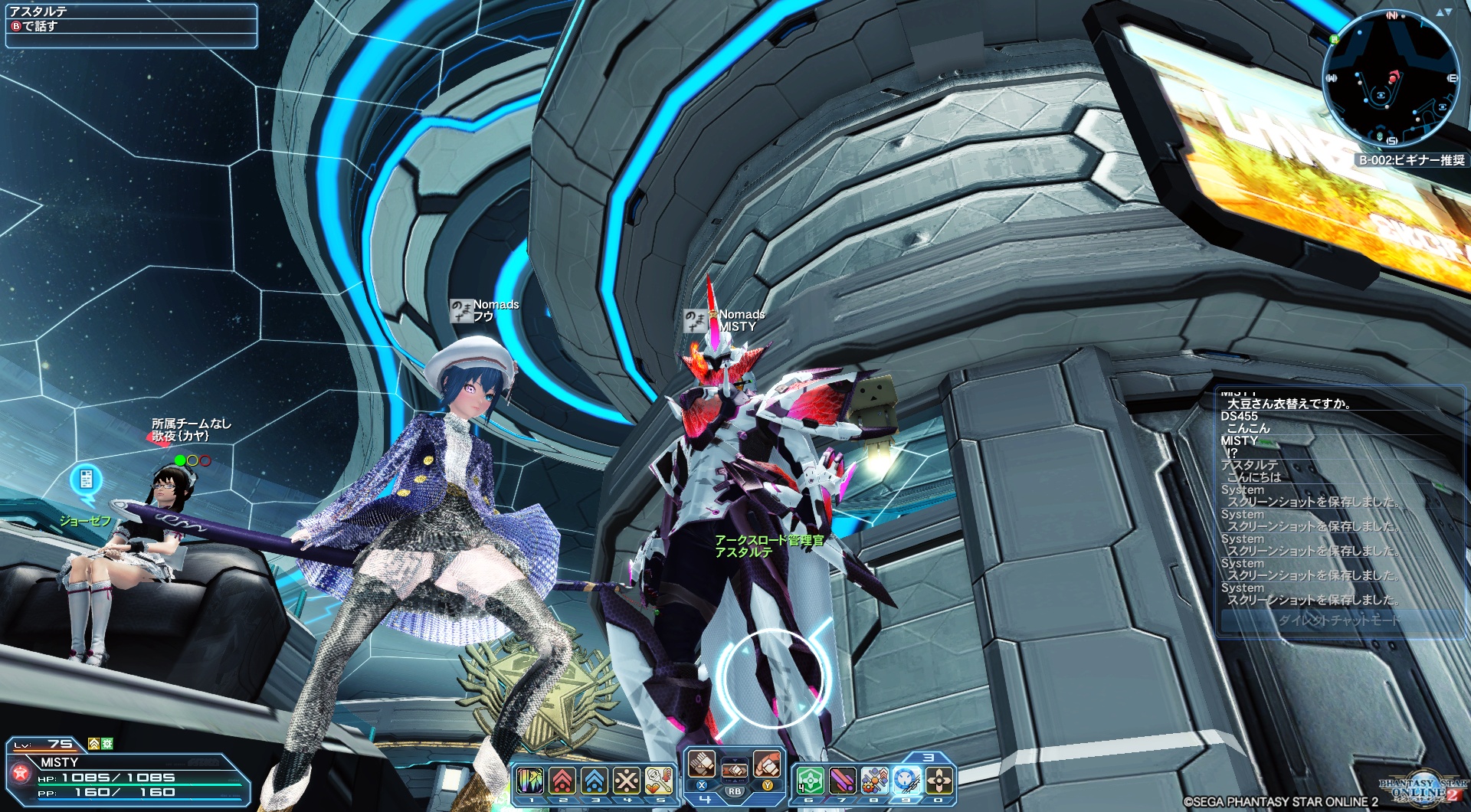The image size is (1471, 812).
Task: Use the crossed X skill in slot 4
Action: coord(627,781)
